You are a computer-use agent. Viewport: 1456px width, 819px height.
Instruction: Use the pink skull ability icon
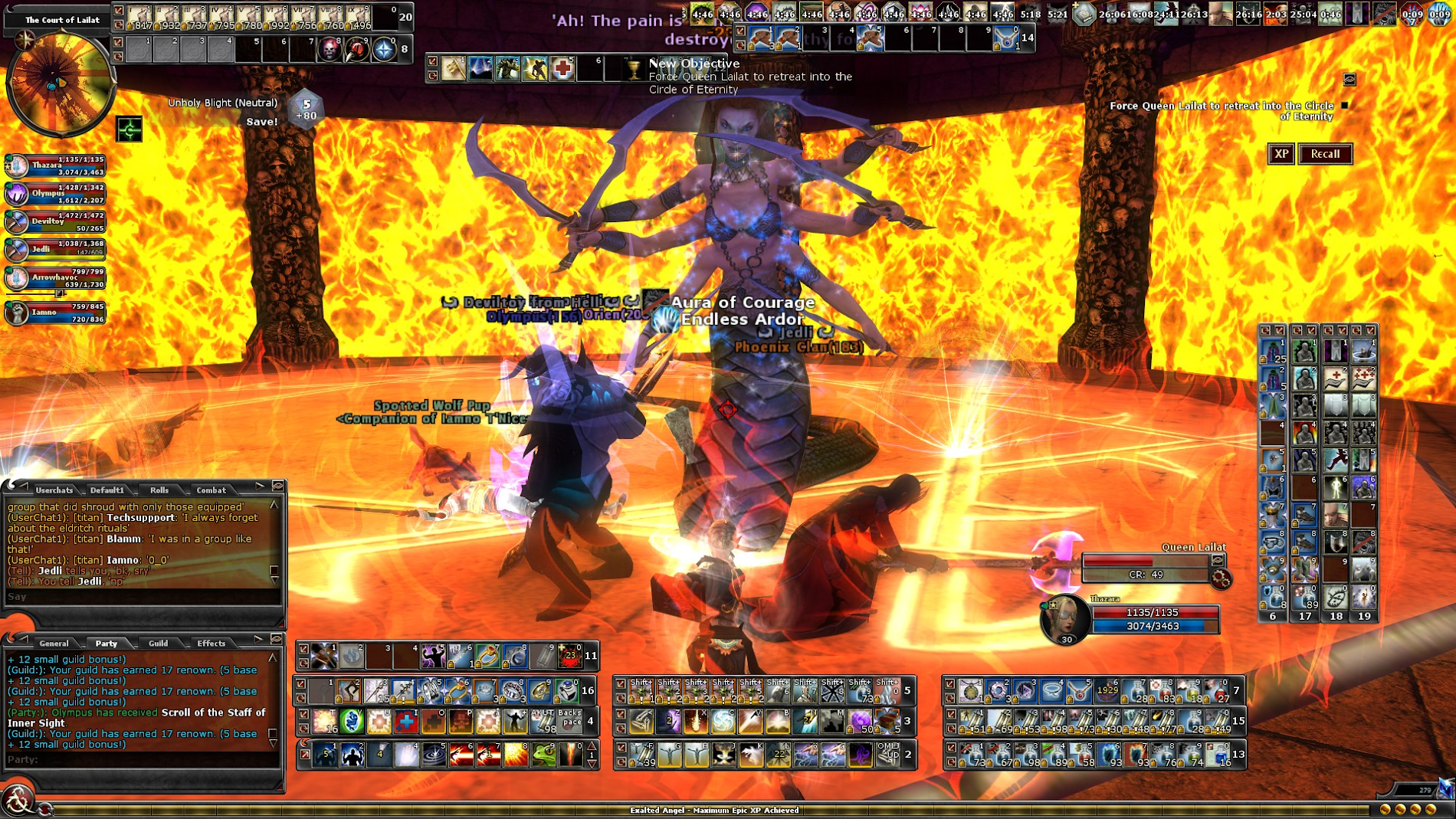point(329,50)
